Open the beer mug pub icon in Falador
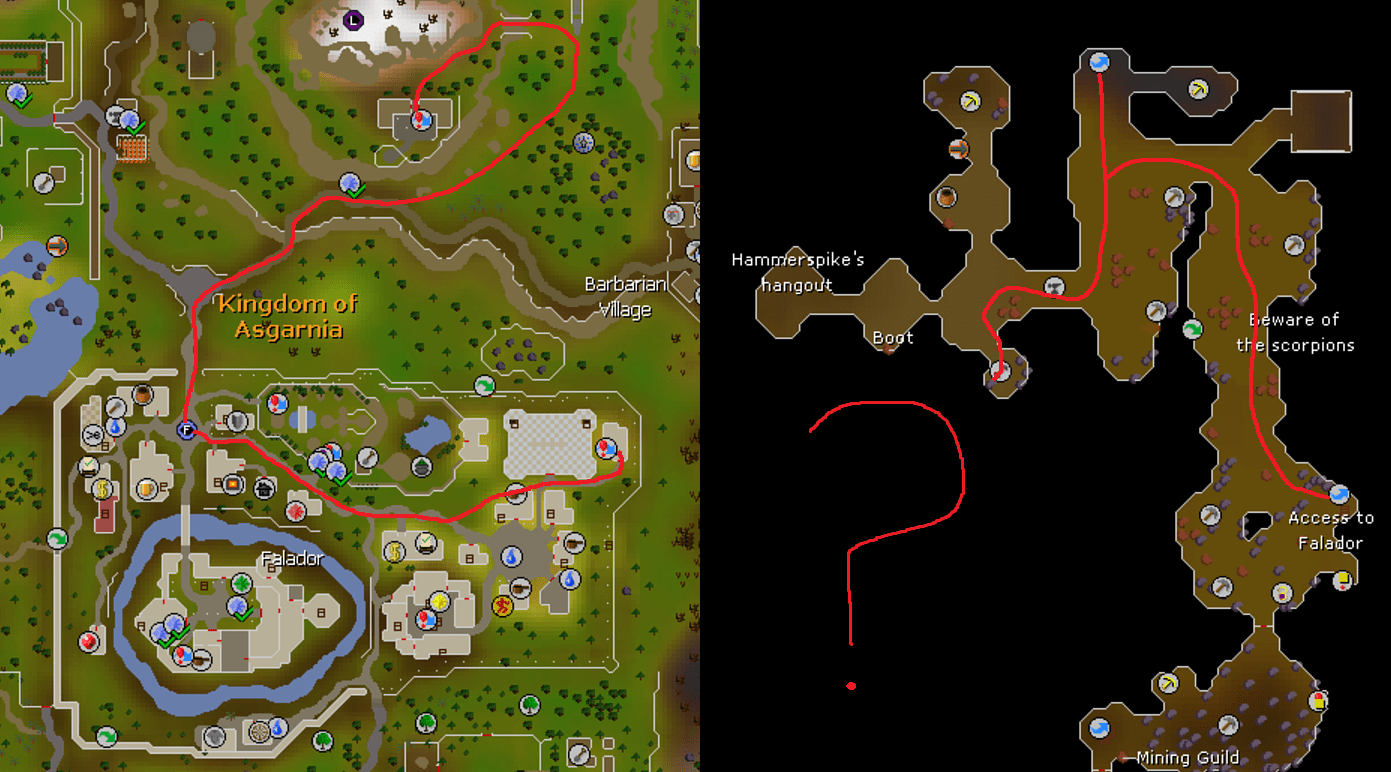 [145, 489]
